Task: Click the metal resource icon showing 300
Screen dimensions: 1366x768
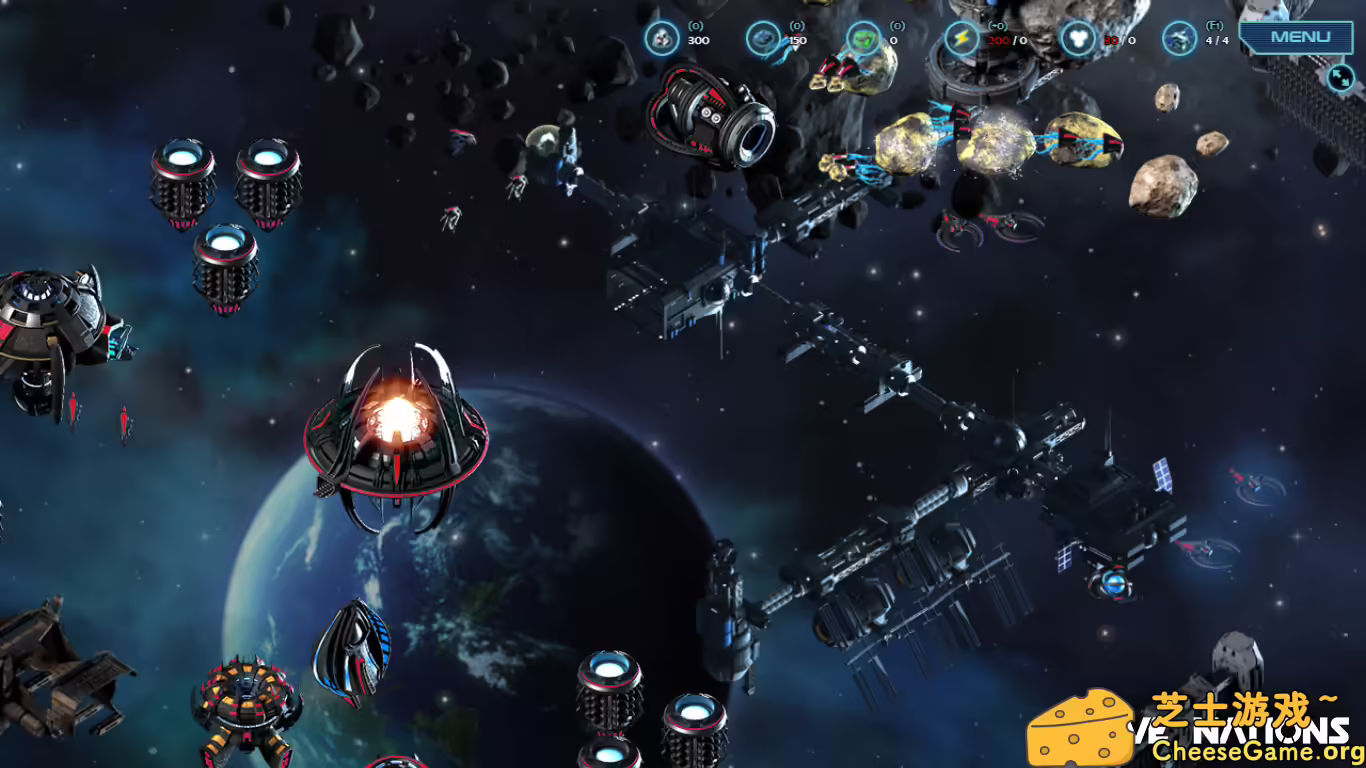Action: (x=660, y=38)
